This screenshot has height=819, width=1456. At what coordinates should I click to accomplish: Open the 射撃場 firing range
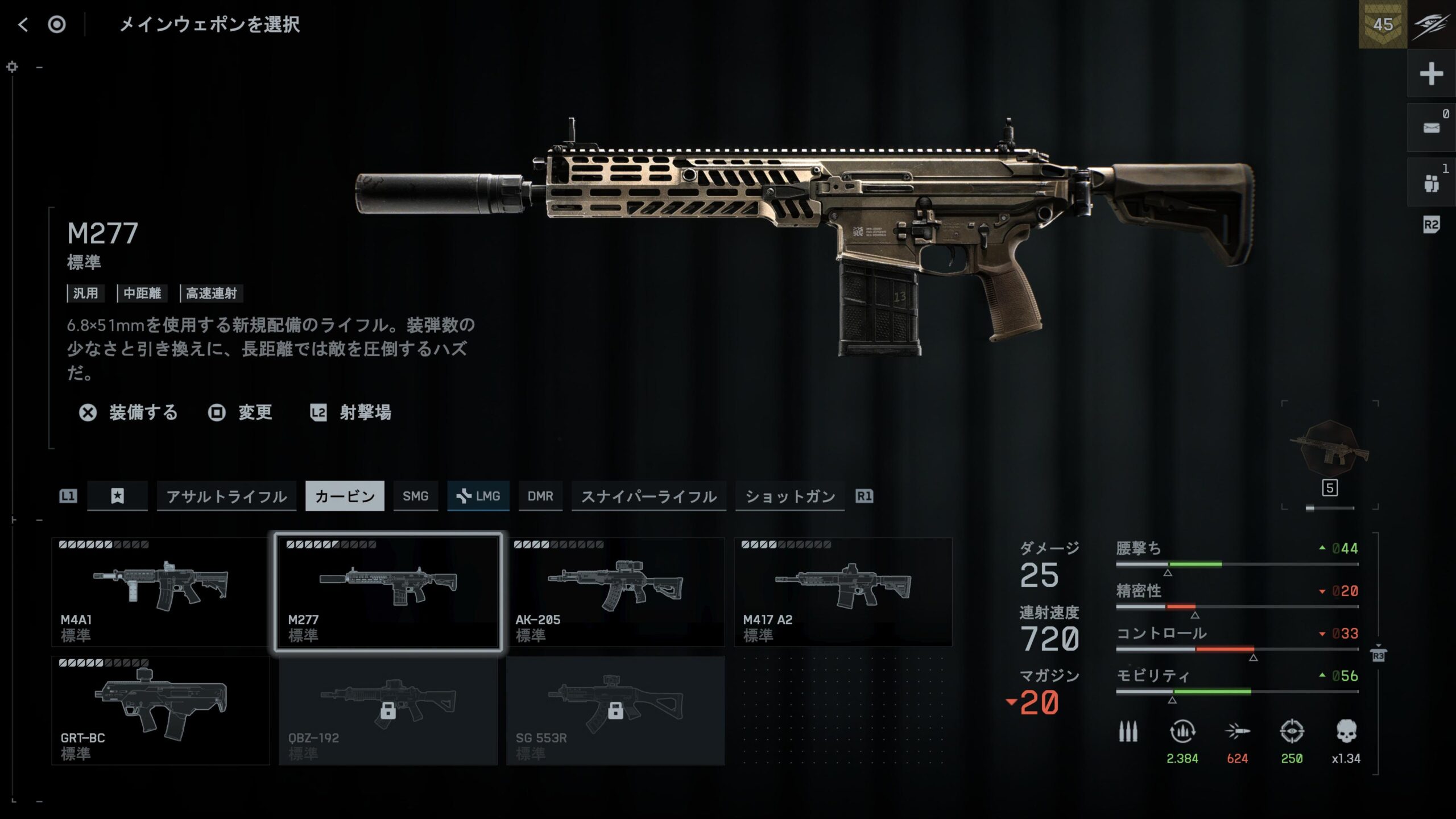[x=351, y=412]
